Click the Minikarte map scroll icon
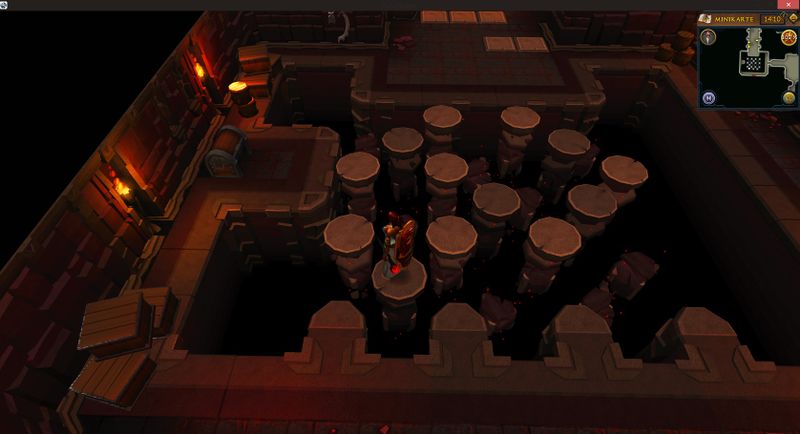Viewport: 800px width, 434px height. (705, 18)
